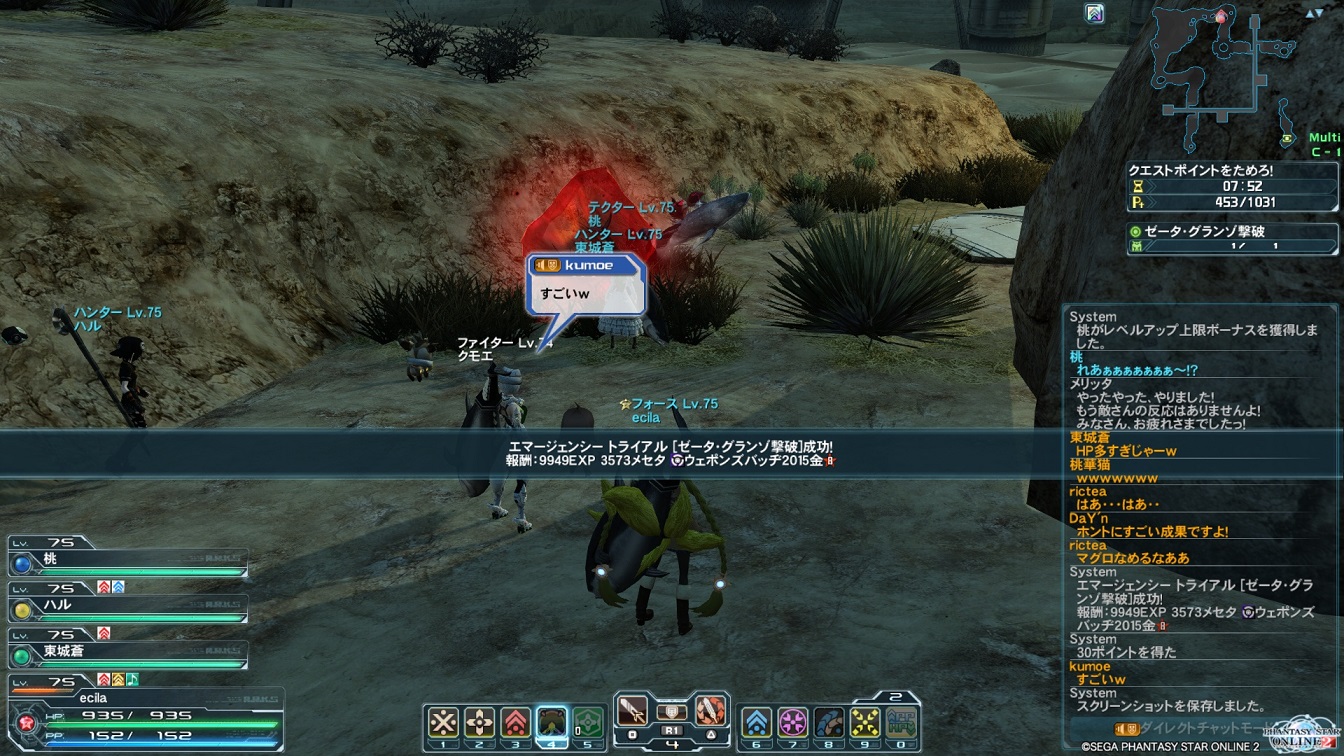Choose the orange swirl weapon action icon
This screenshot has height=756, width=1344.
click(709, 712)
